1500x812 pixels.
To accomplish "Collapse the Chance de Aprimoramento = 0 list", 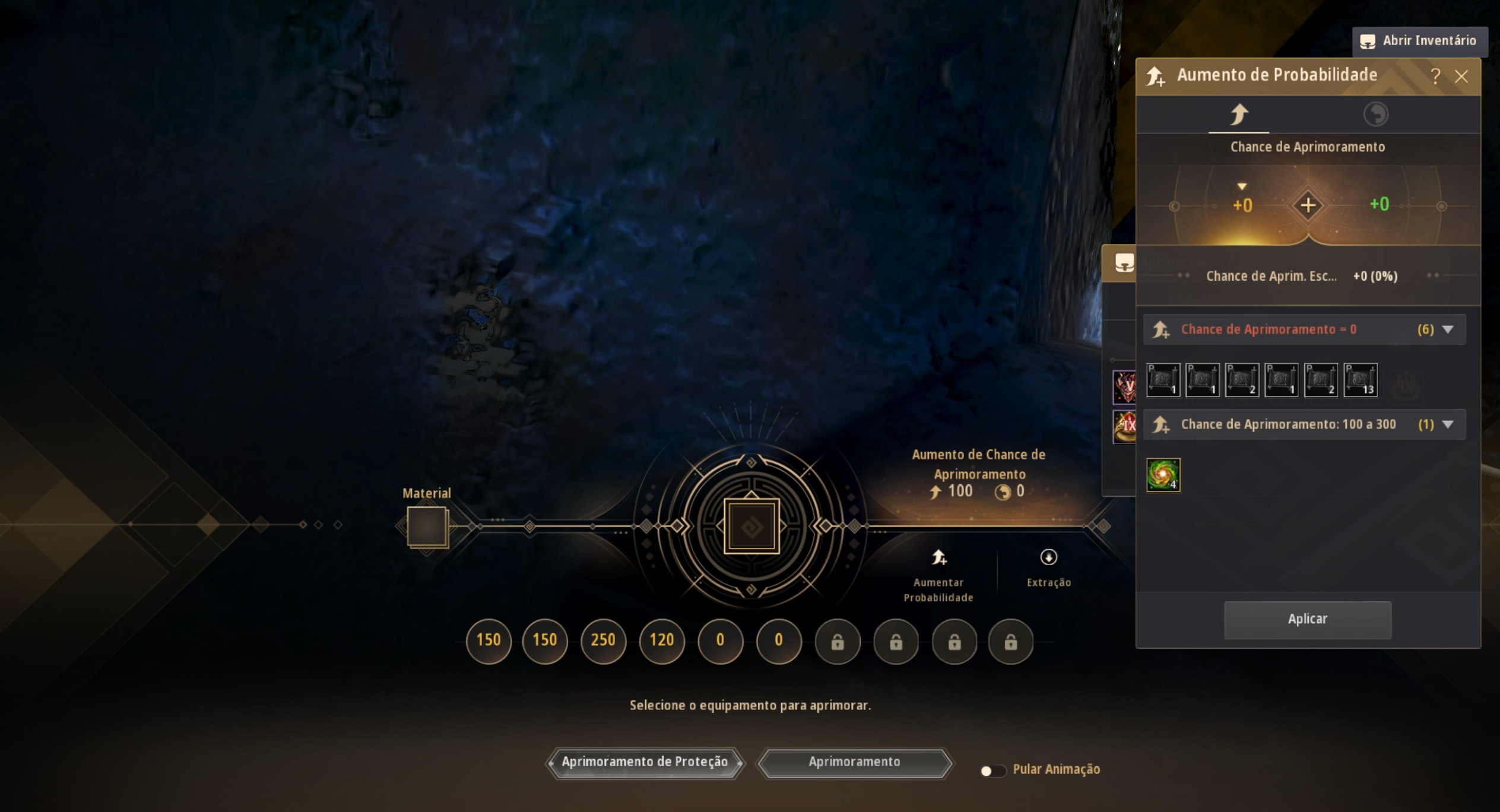I will tap(1448, 329).
